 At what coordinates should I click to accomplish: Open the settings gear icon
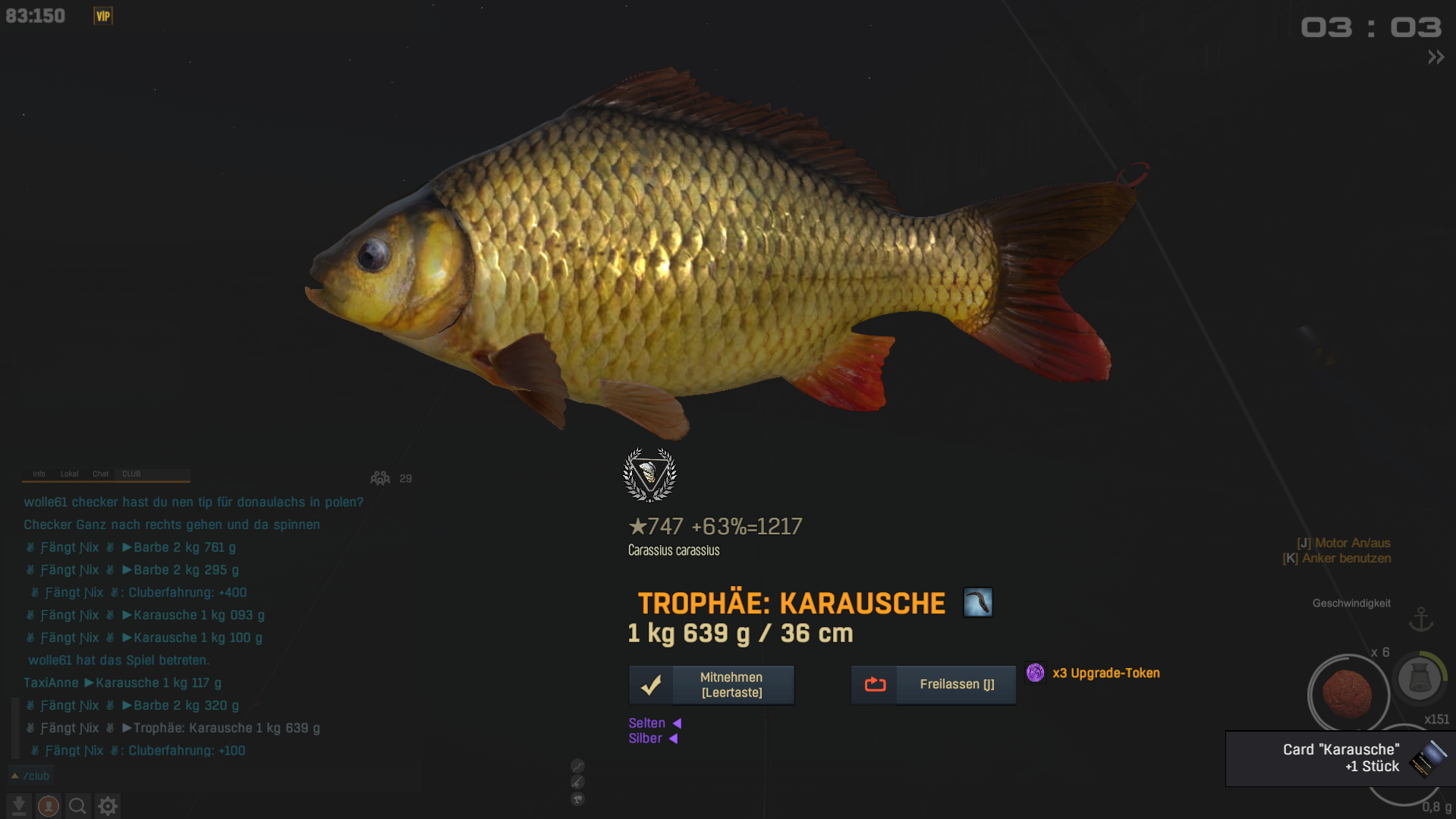[x=108, y=805]
